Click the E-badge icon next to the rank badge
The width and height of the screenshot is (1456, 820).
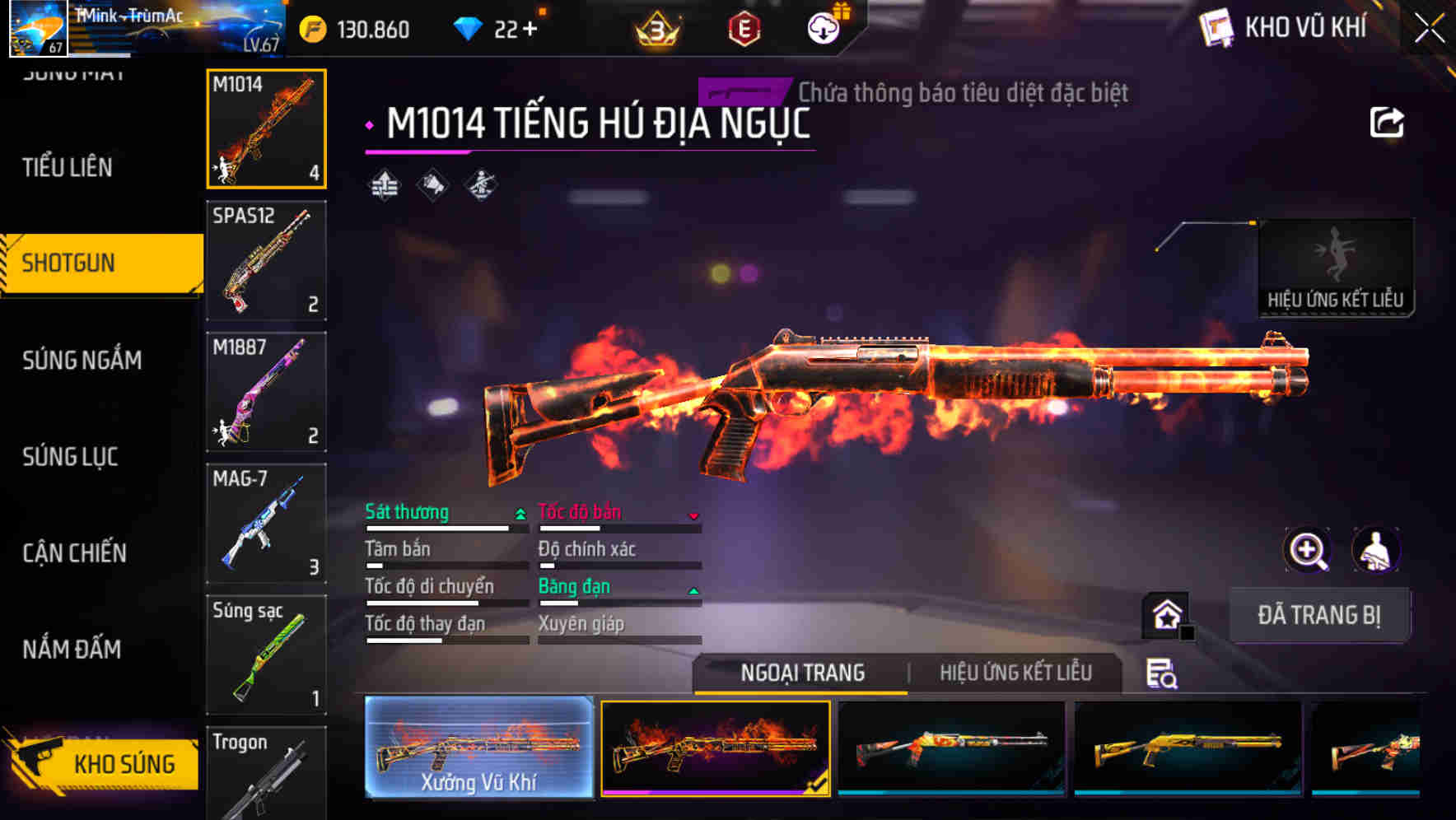coord(744,30)
